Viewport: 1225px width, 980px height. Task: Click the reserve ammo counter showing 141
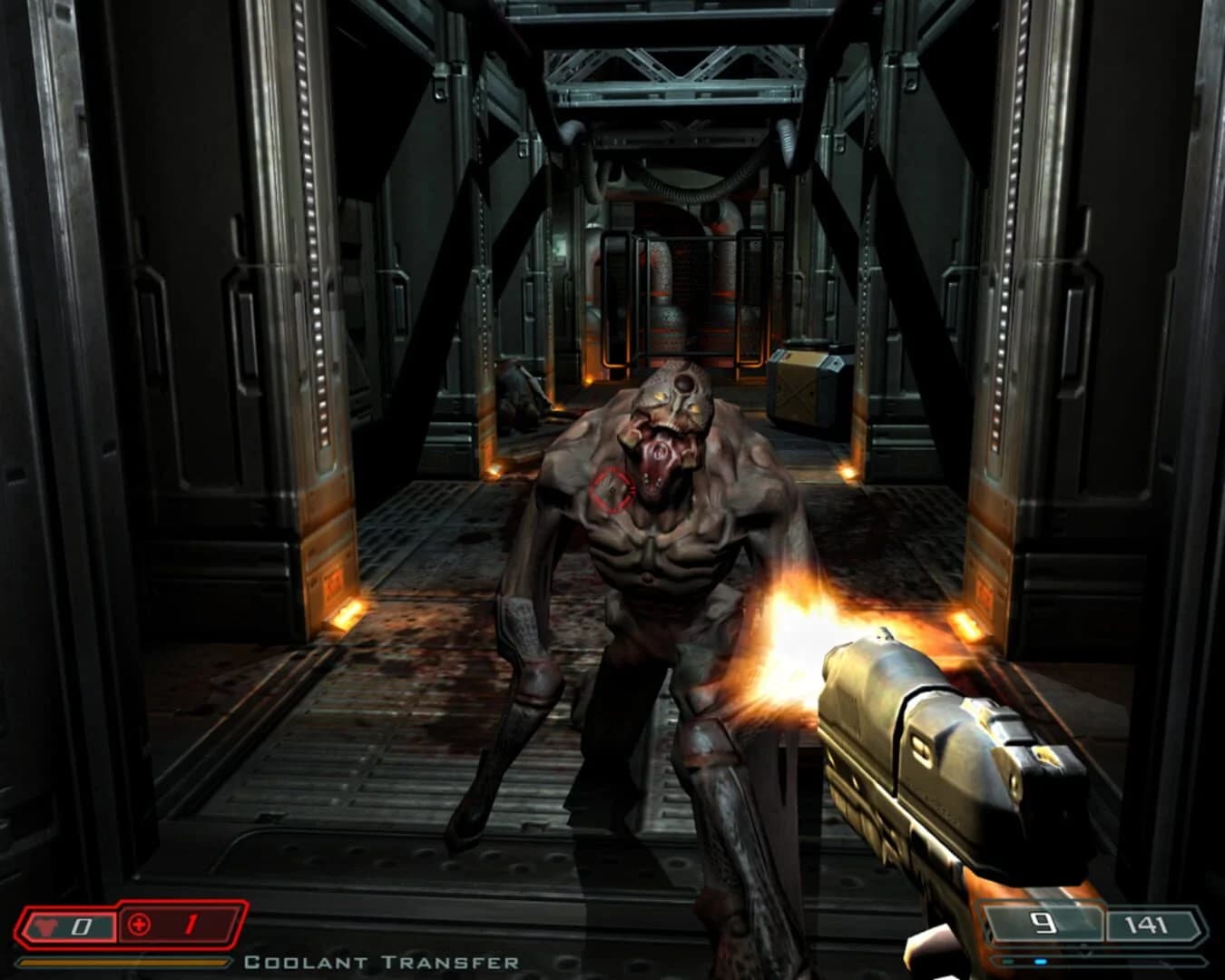tap(1145, 923)
